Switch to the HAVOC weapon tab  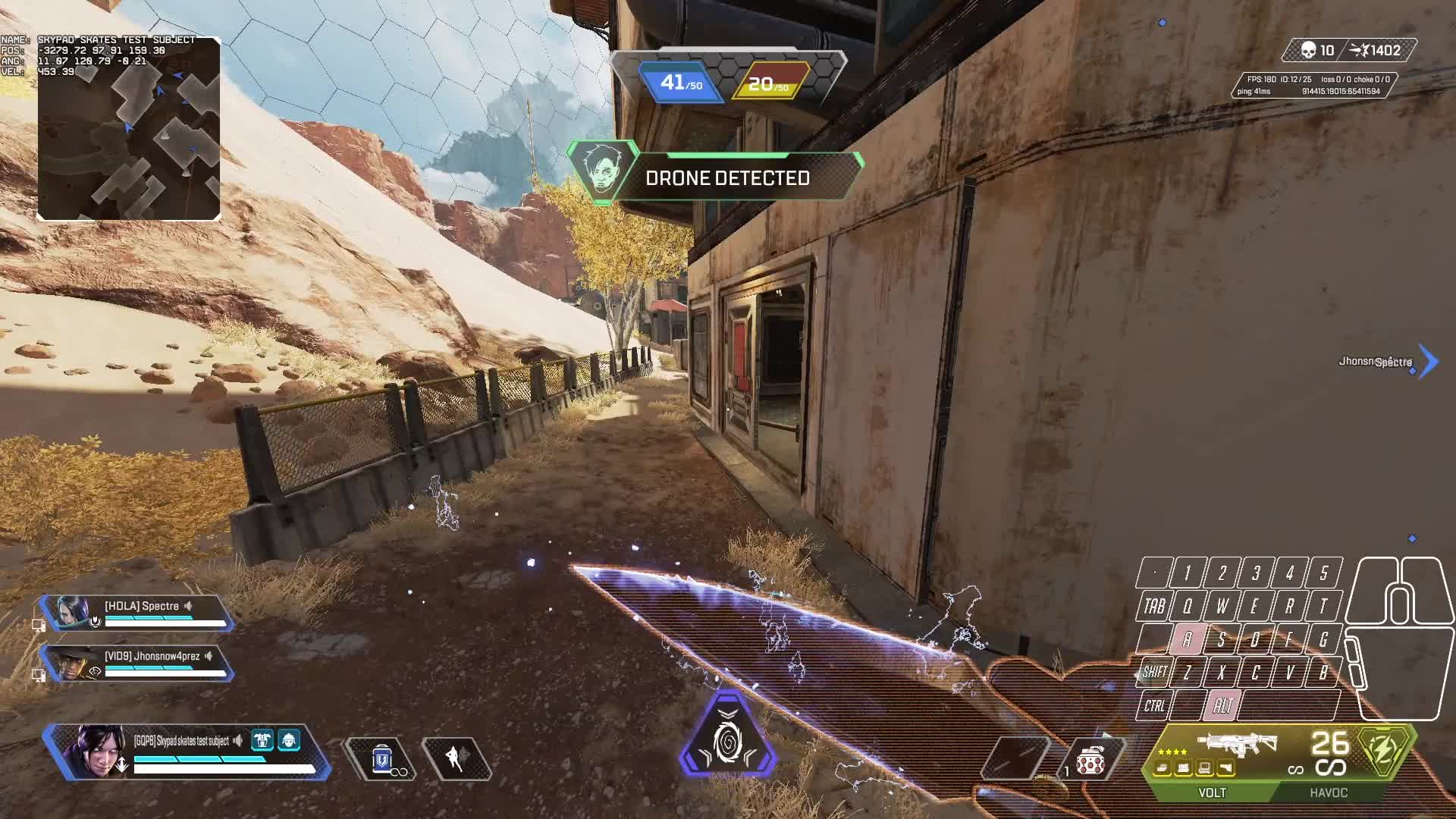coord(1329,792)
